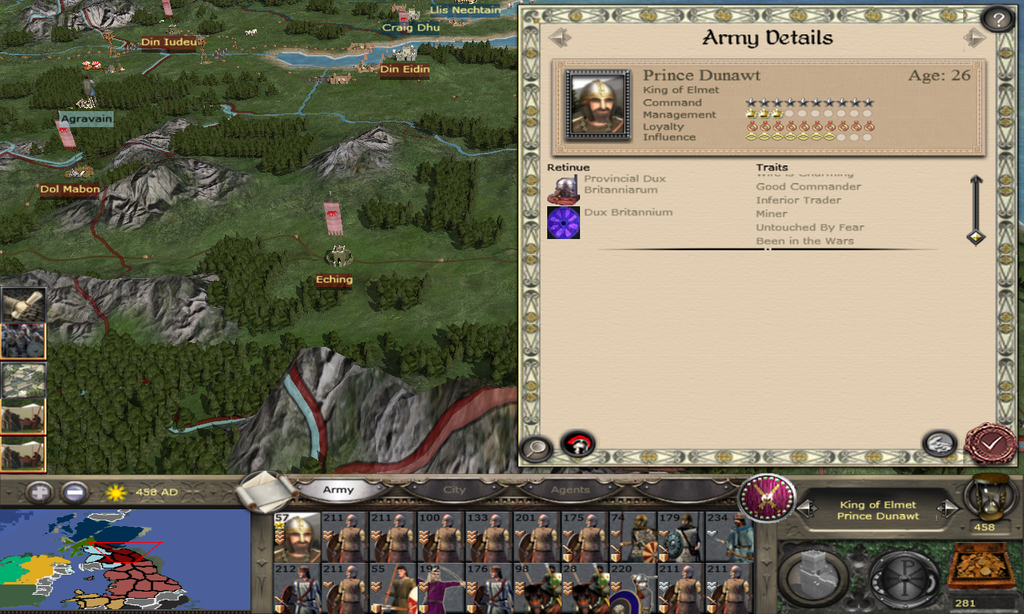Viewport: 1024px width, 614px height.
Task: Zoom in the minimap with plus button
Action: (x=39, y=492)
